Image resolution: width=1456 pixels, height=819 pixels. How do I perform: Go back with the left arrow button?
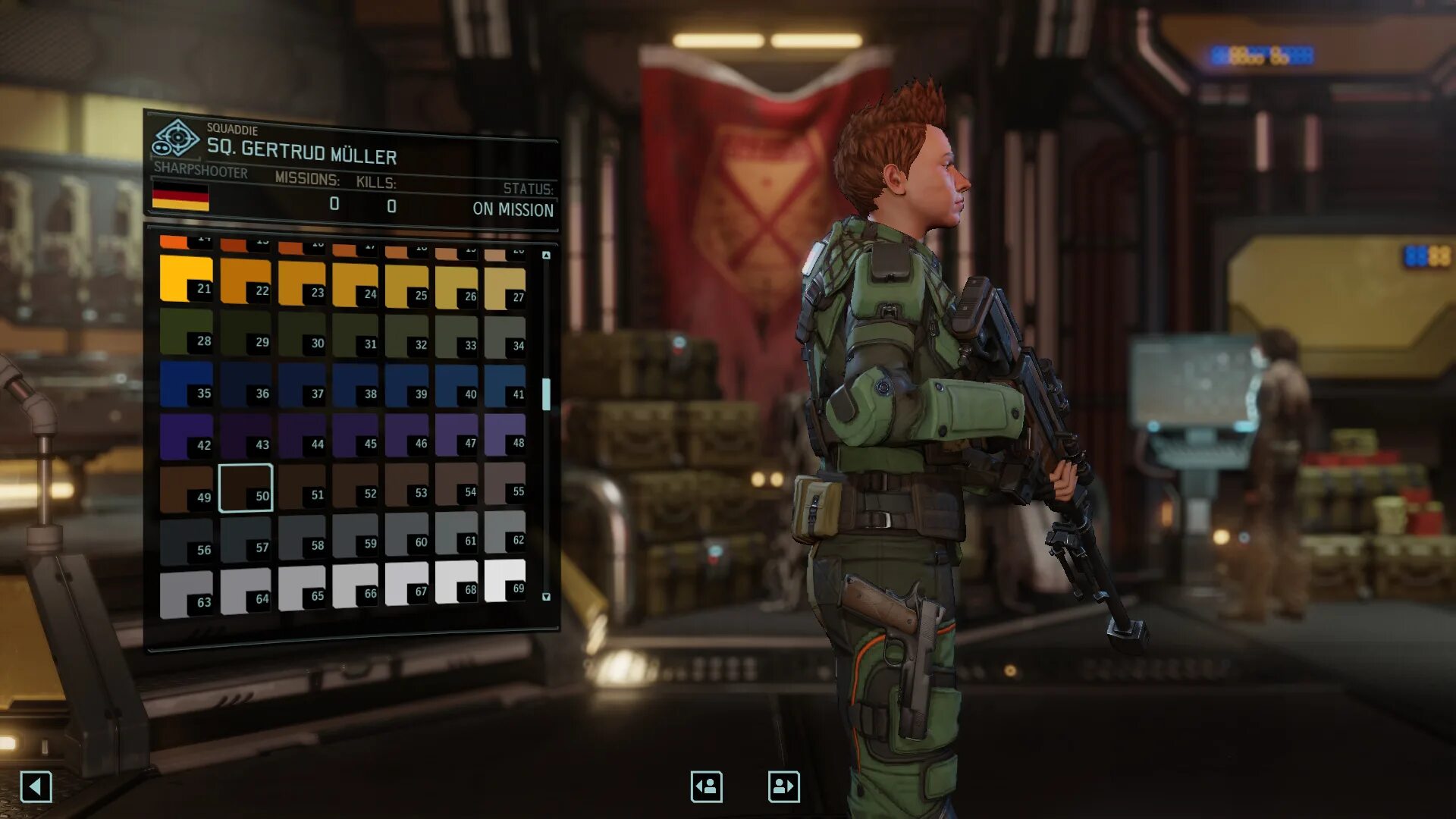[36, 786]
